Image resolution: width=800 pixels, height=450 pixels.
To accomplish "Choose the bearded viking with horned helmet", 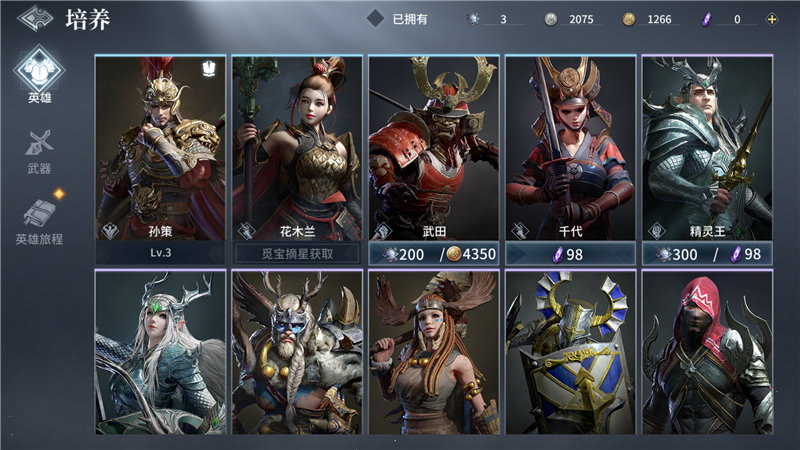I will point(297,352).
